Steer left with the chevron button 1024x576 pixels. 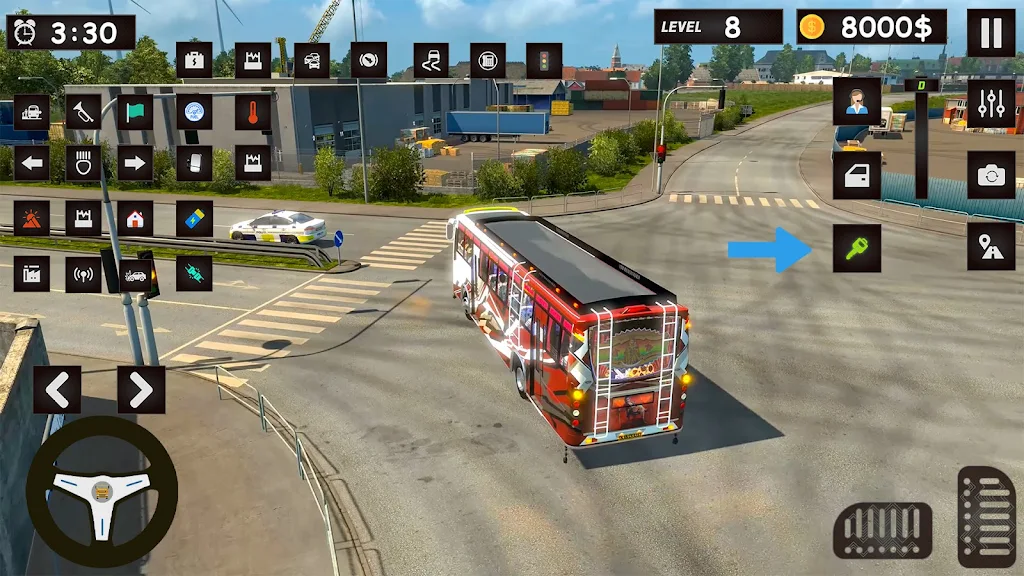pos(57,390)
